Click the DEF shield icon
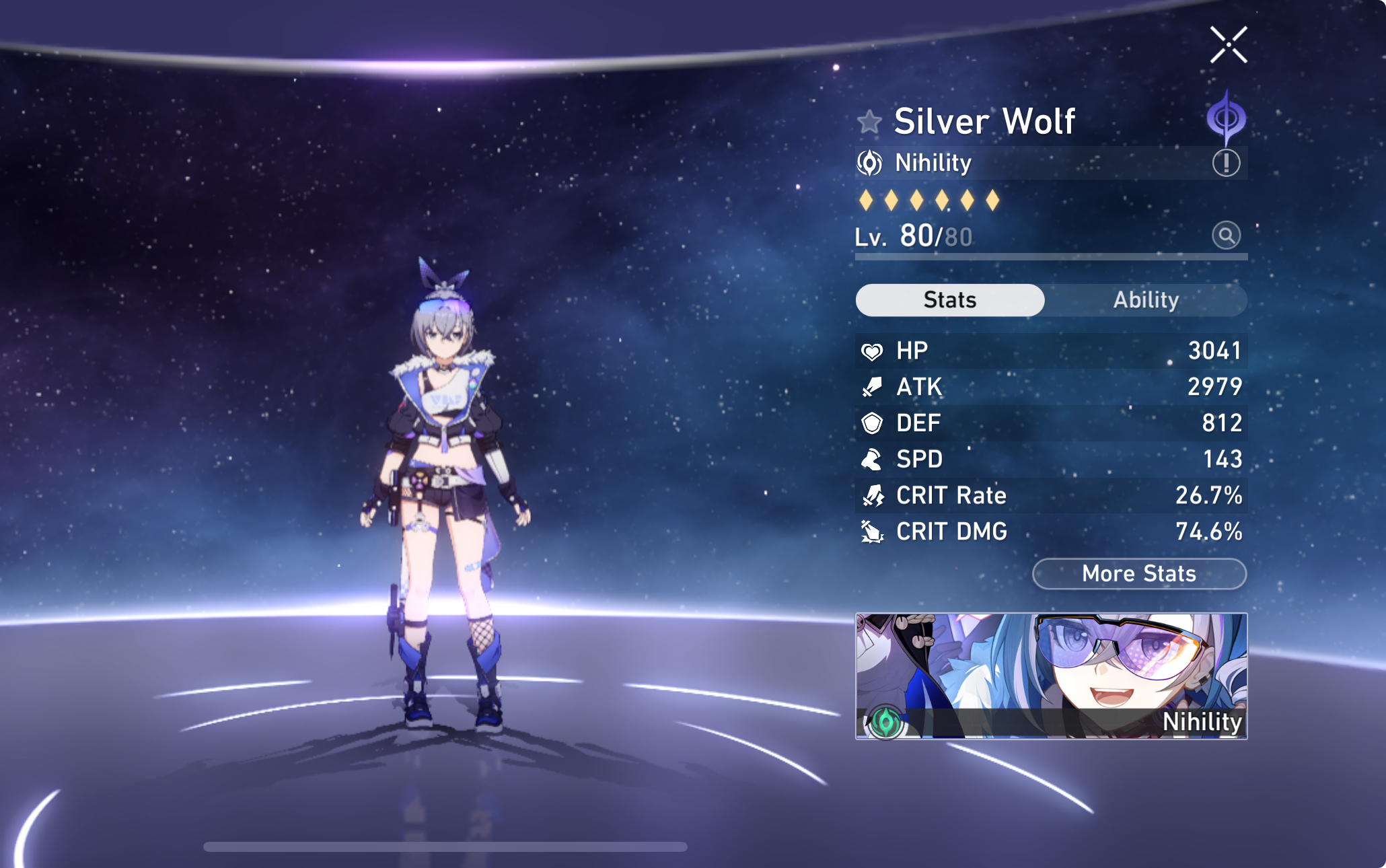Image resolution: width=1386 pixels, height=868 pixels. [x=872, y=423]
